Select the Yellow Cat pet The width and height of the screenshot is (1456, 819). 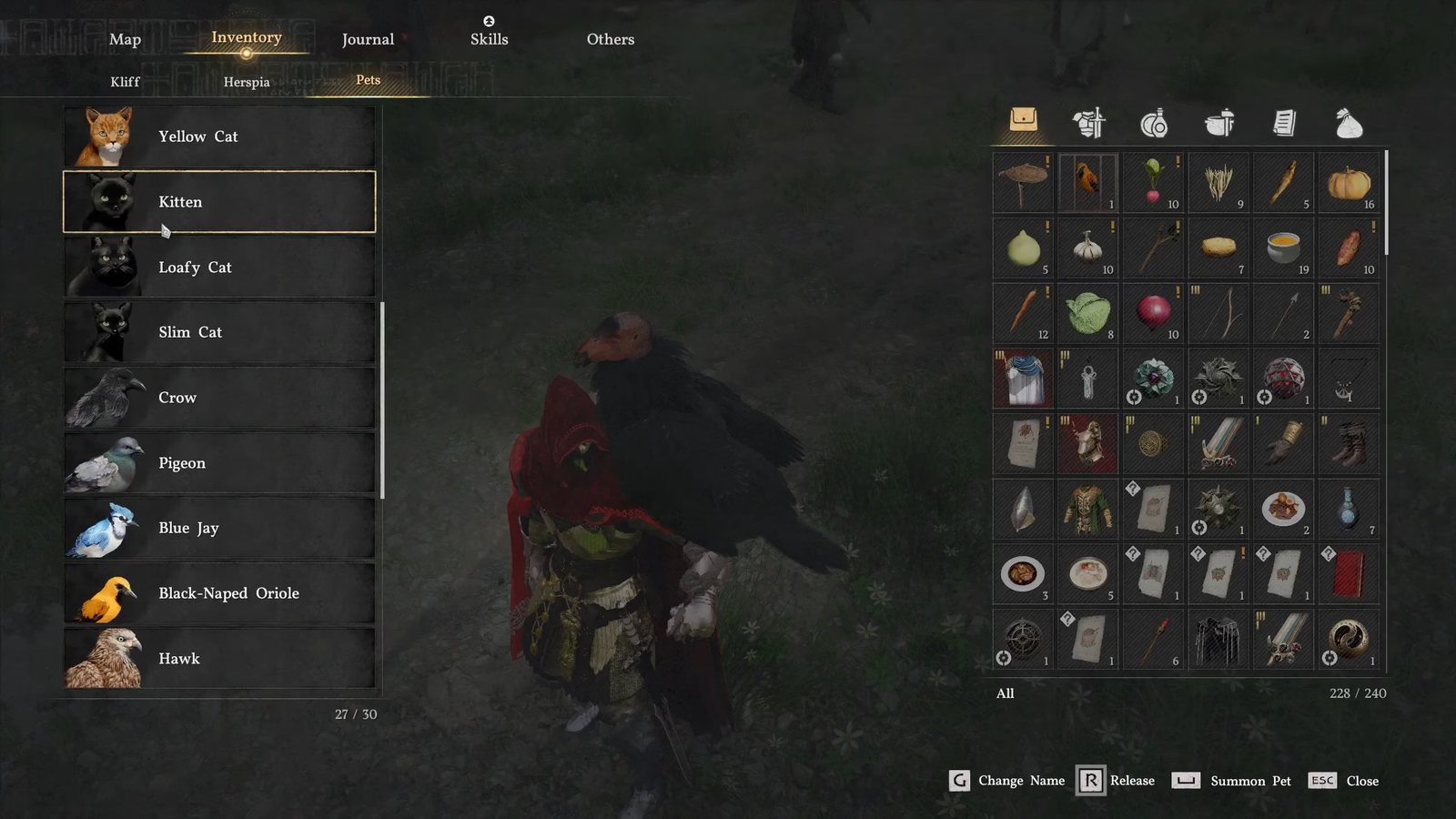tap(219, 136)
